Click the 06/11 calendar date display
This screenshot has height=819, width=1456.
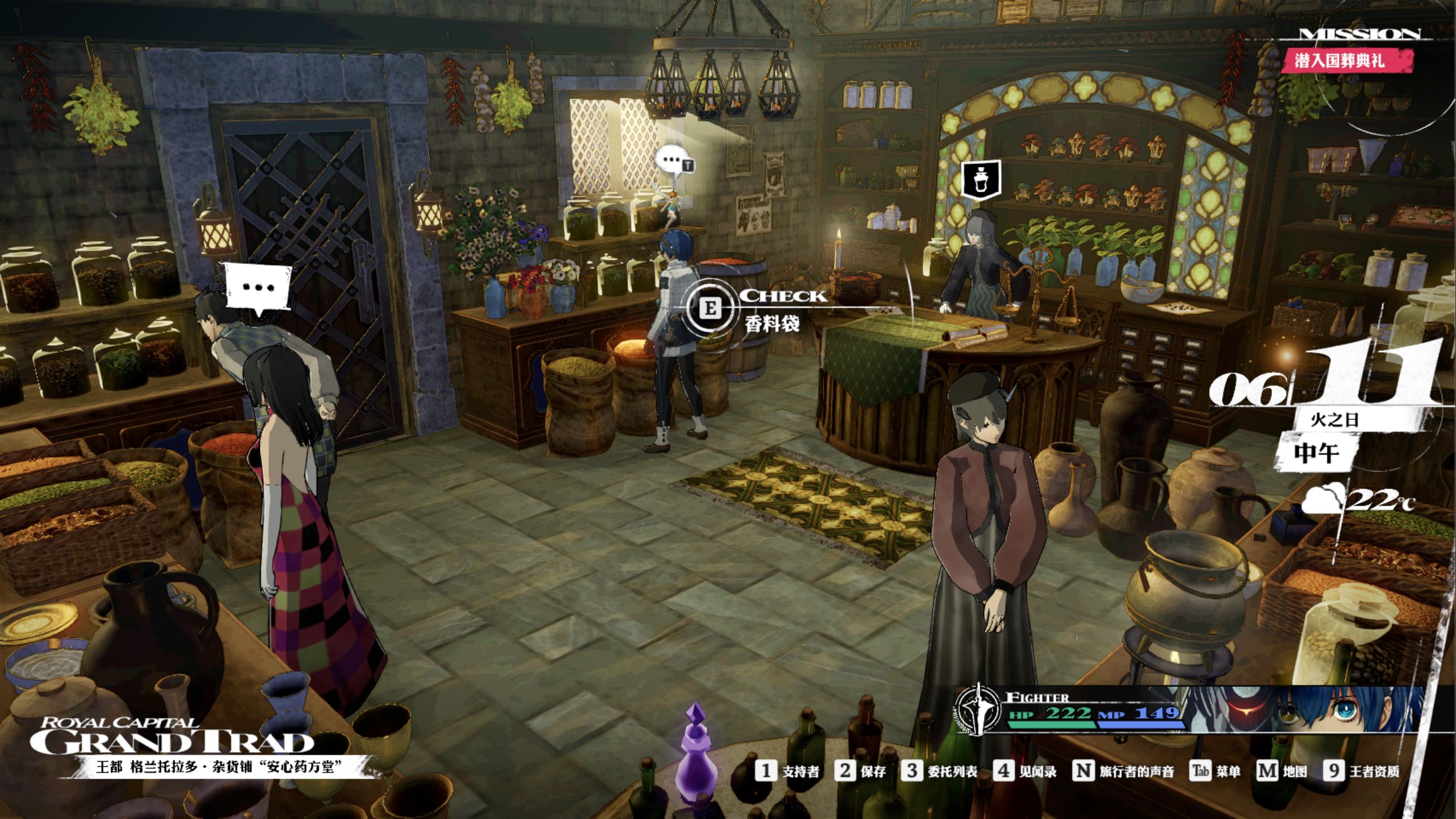coord(1325,378)
